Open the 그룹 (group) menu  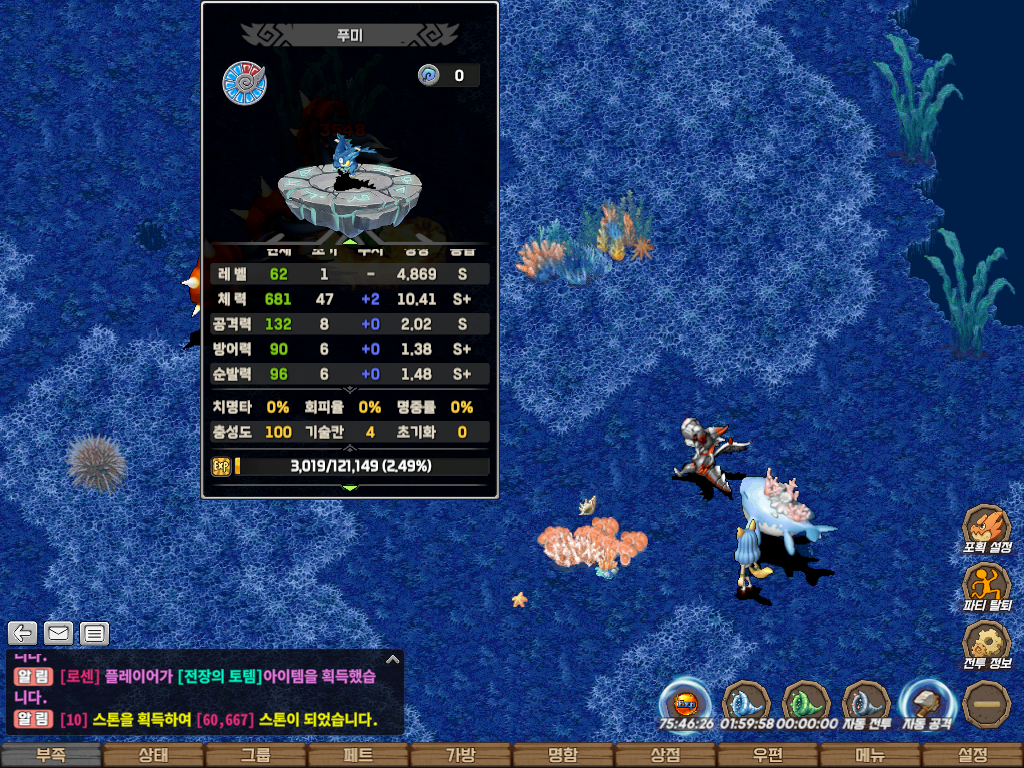(255, 755)
